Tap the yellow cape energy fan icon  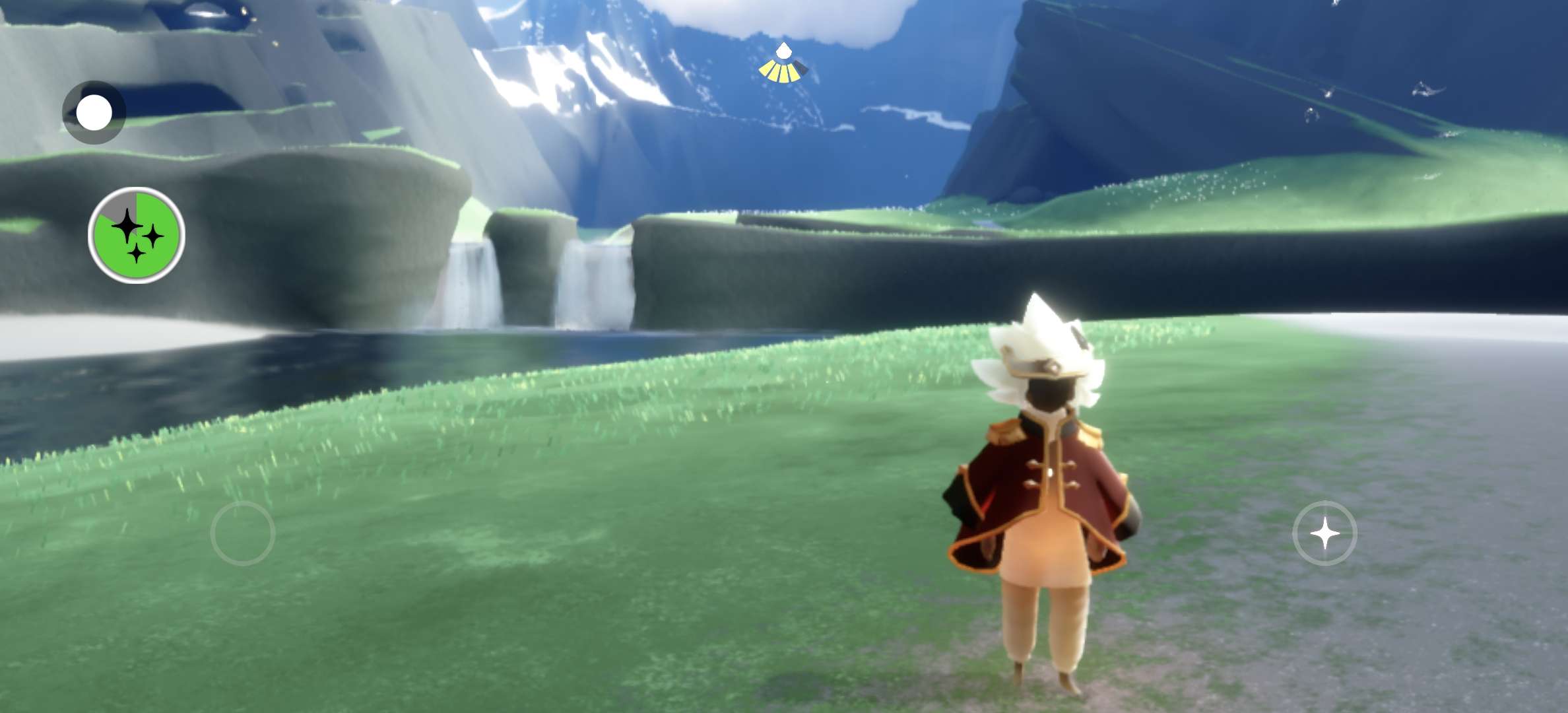[783, 67]
